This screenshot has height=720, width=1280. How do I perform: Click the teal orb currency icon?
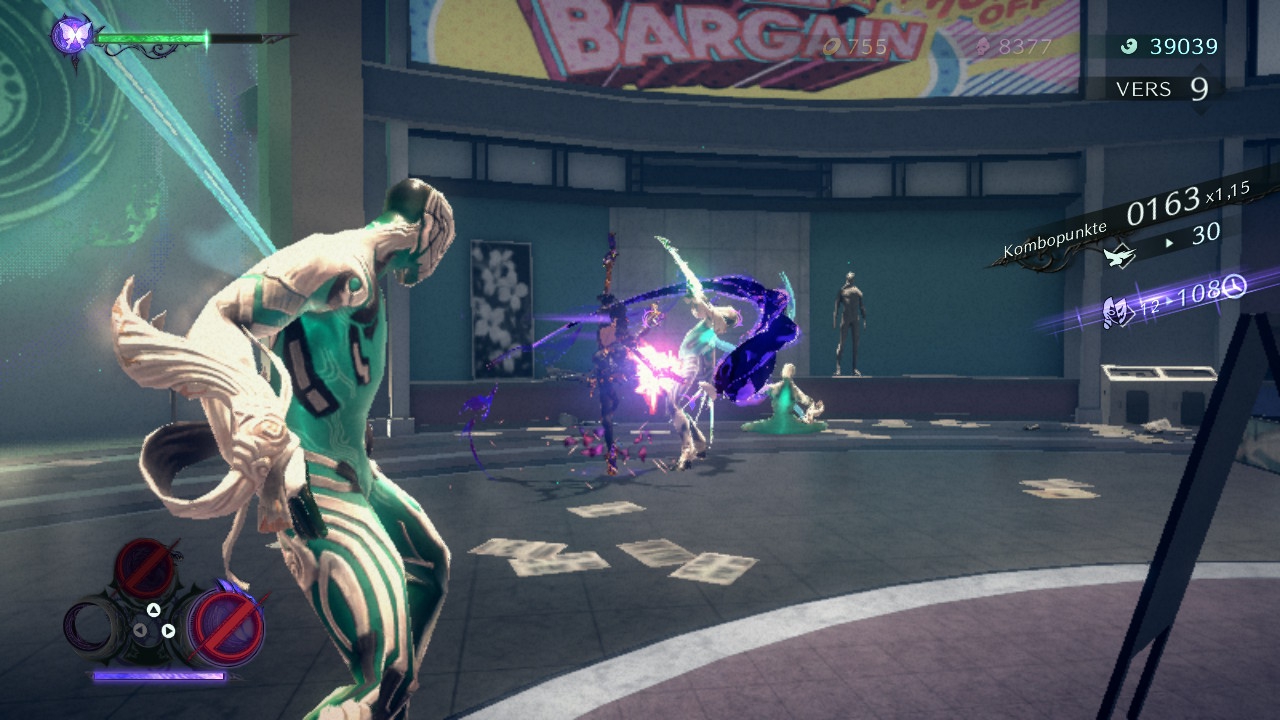[x=1129, y=46]
